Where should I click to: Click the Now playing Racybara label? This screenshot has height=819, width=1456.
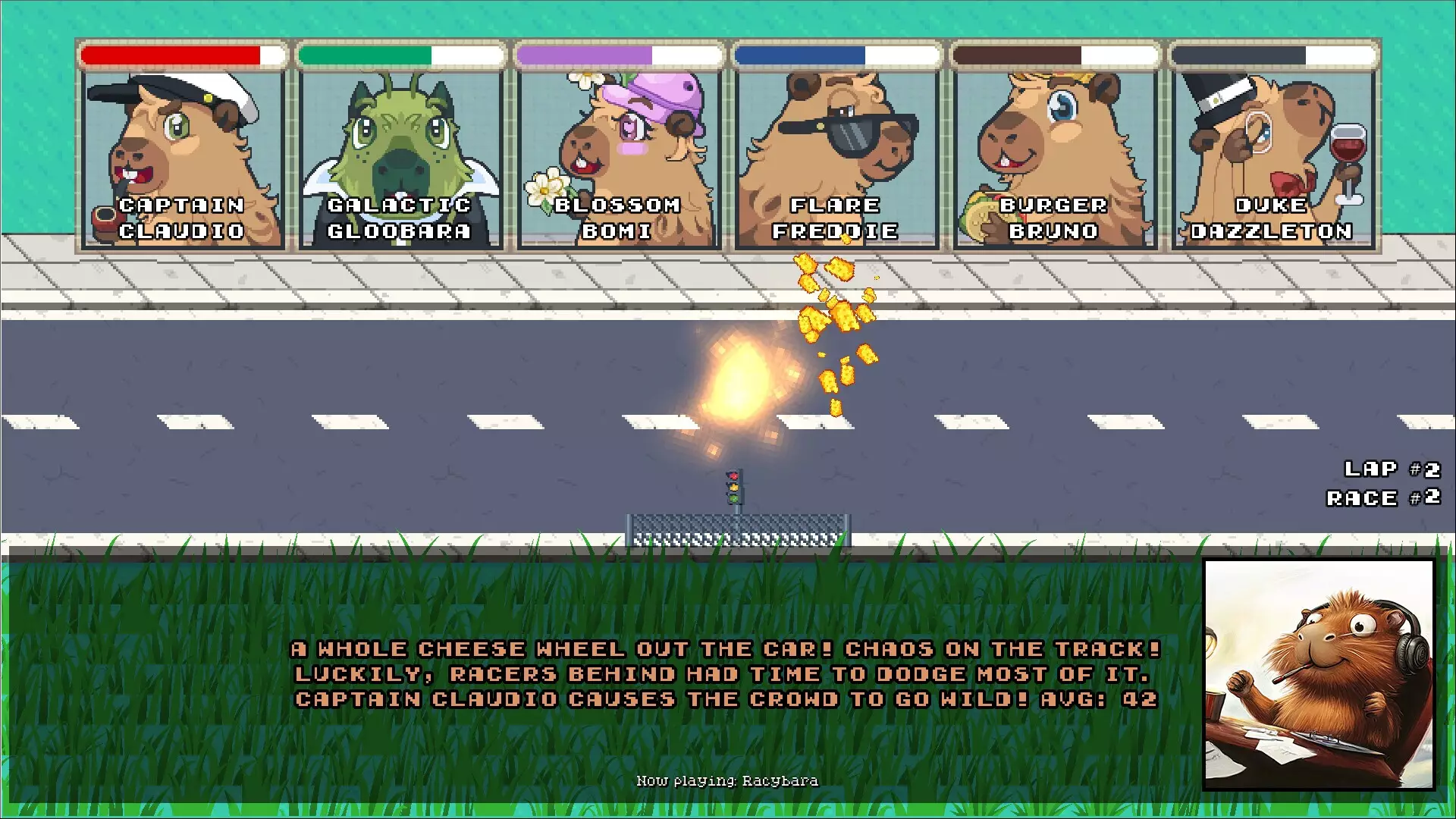pyautogui.click(x=727, y=780)
